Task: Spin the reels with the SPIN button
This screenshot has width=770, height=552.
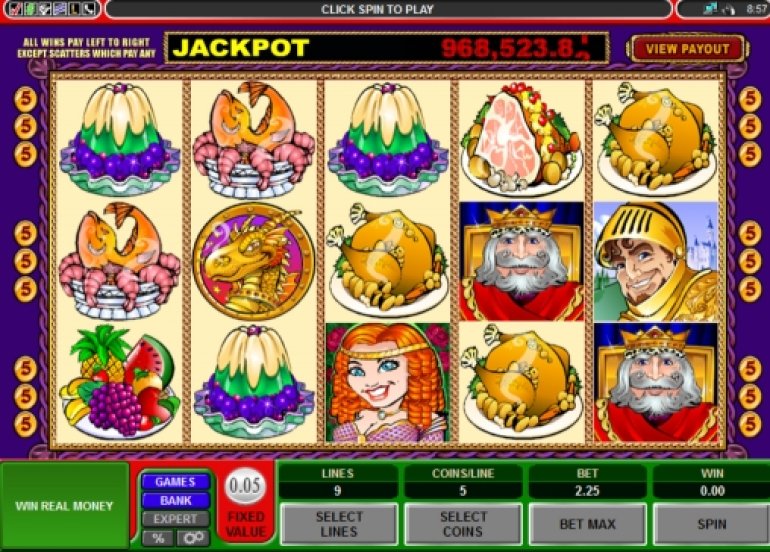Action: tap(710, 524)
